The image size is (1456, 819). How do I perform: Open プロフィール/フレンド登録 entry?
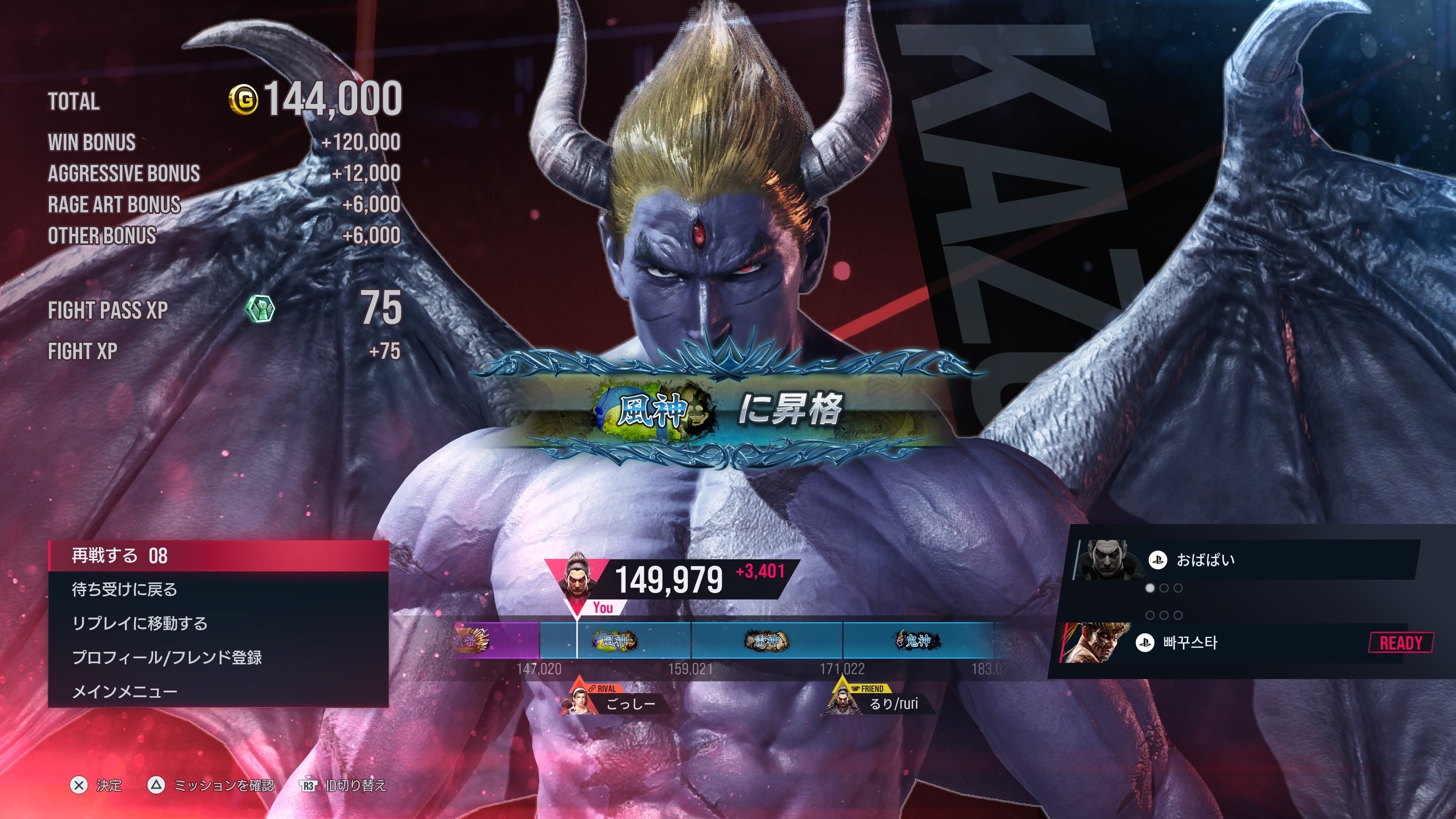pyautogui.click(x=218, y=657)
